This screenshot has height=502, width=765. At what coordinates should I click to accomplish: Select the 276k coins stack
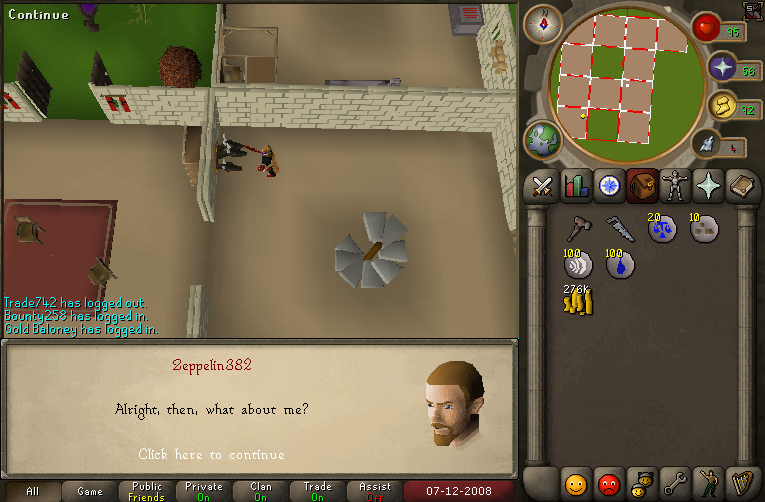(x=578, y=299)
